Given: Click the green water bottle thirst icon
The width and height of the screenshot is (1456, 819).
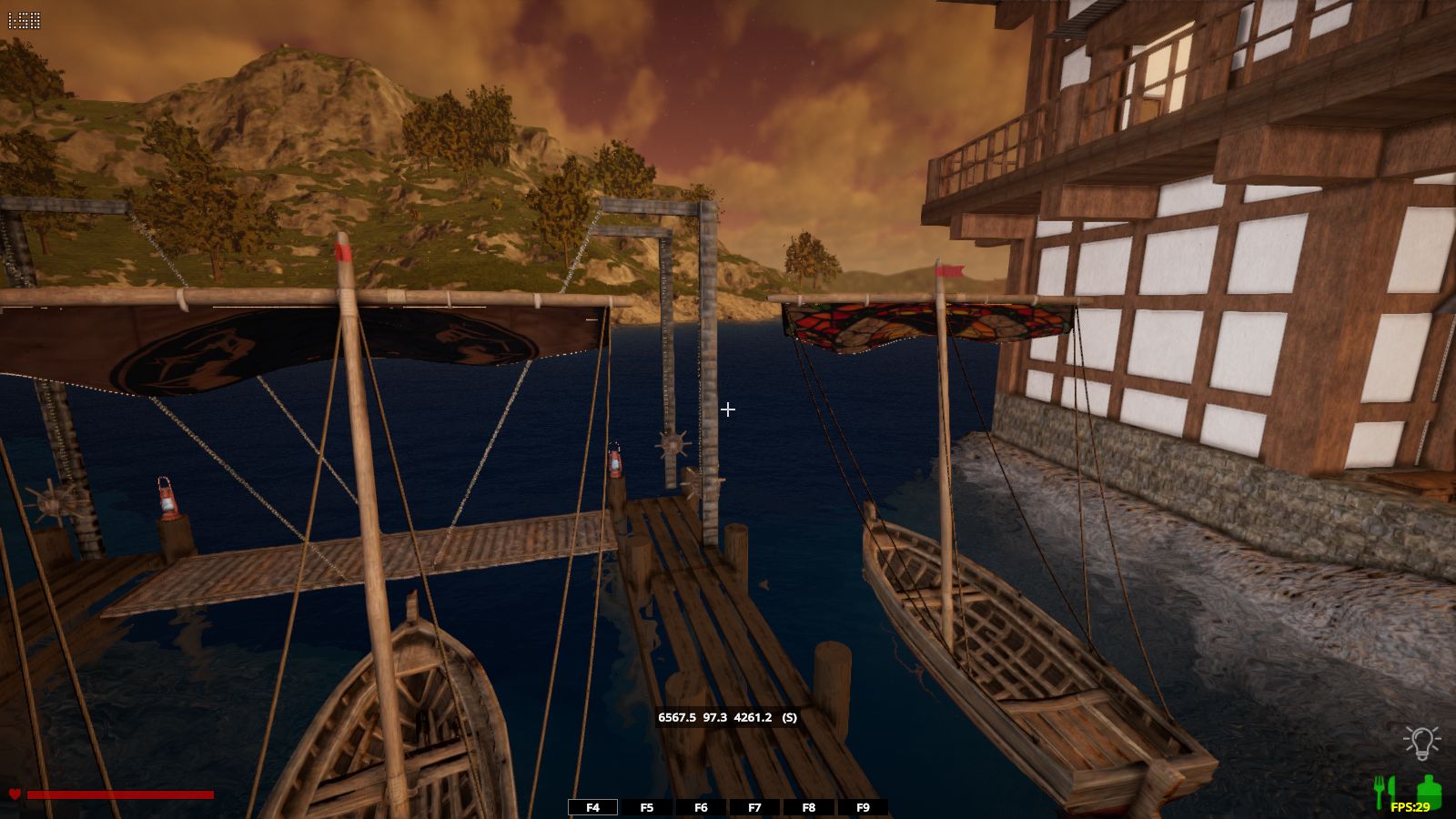Looking at the screenshot, I should pyautogui.click(x=1428, y=790).
